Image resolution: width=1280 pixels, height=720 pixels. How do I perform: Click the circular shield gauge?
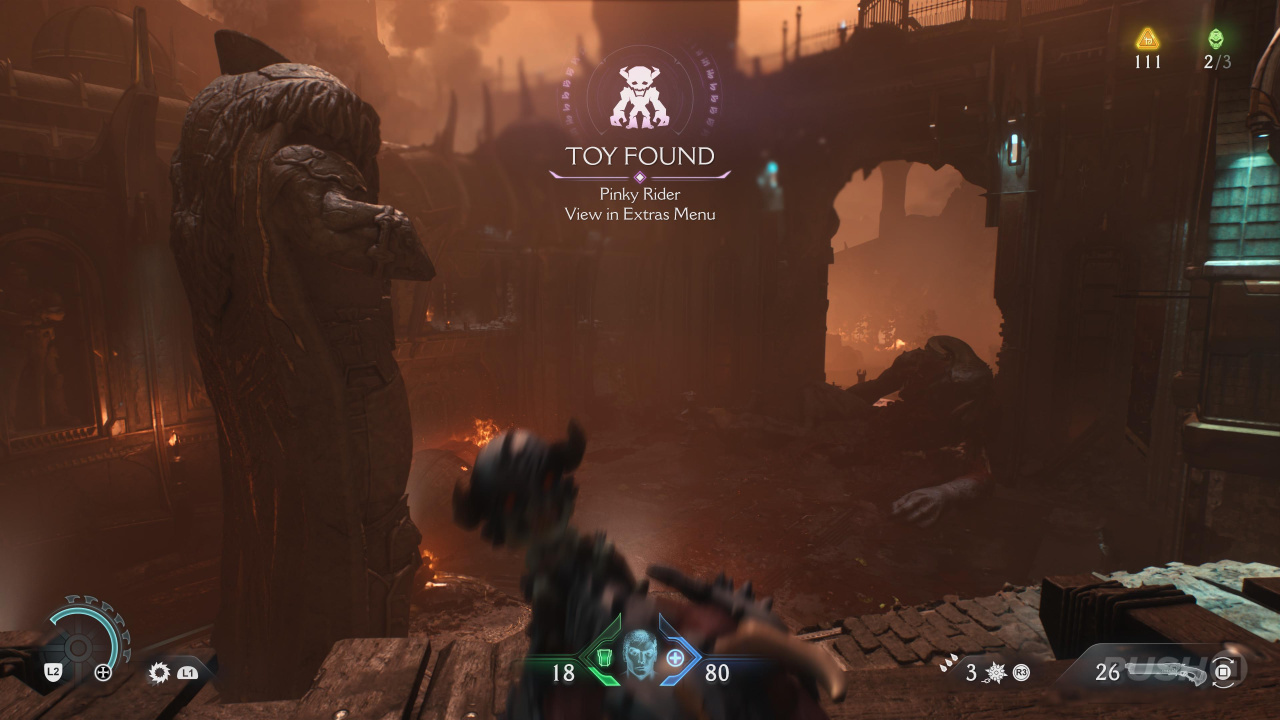click(79, 645)
